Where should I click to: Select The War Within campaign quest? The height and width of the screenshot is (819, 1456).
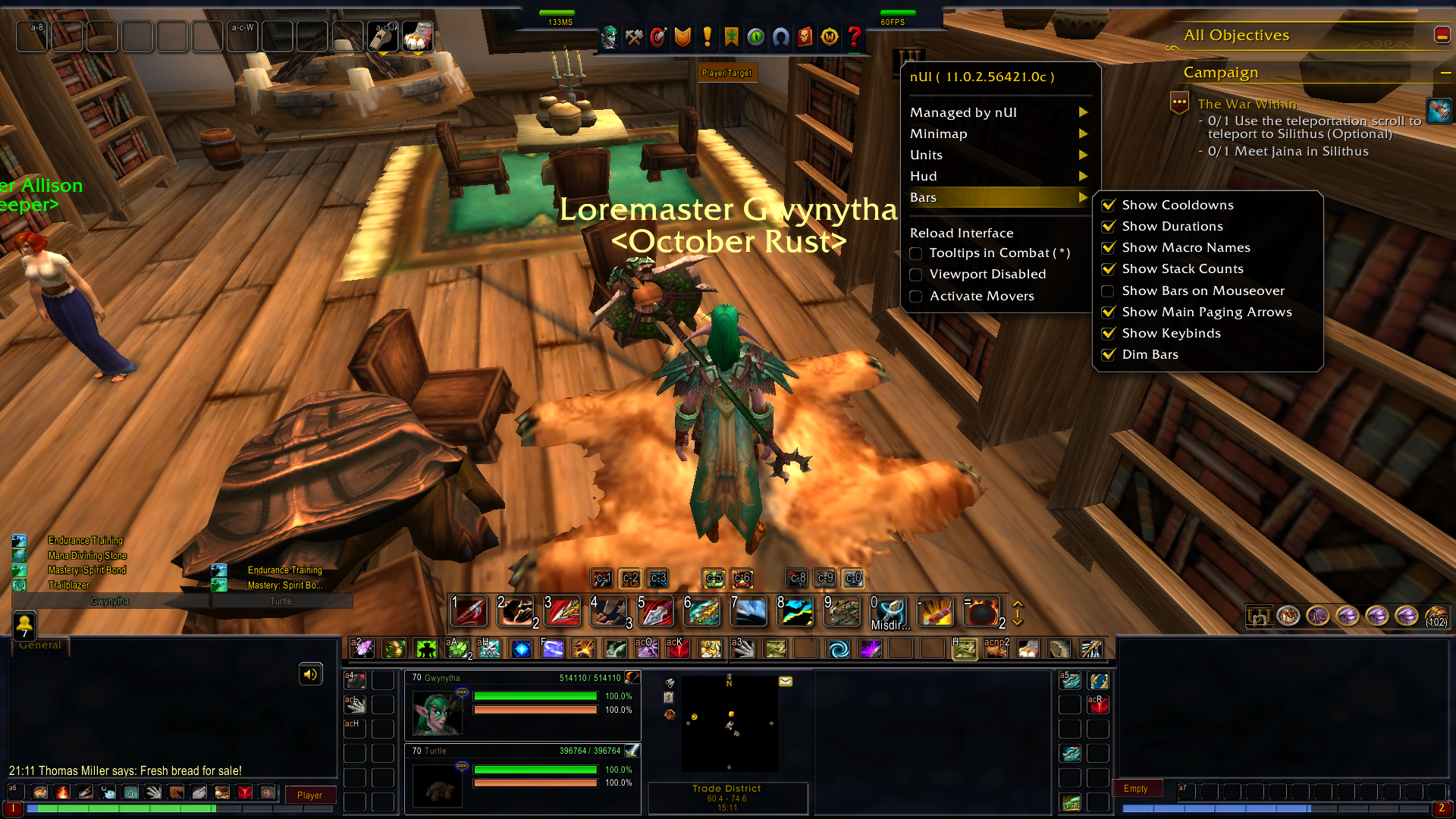[1247, 104]
